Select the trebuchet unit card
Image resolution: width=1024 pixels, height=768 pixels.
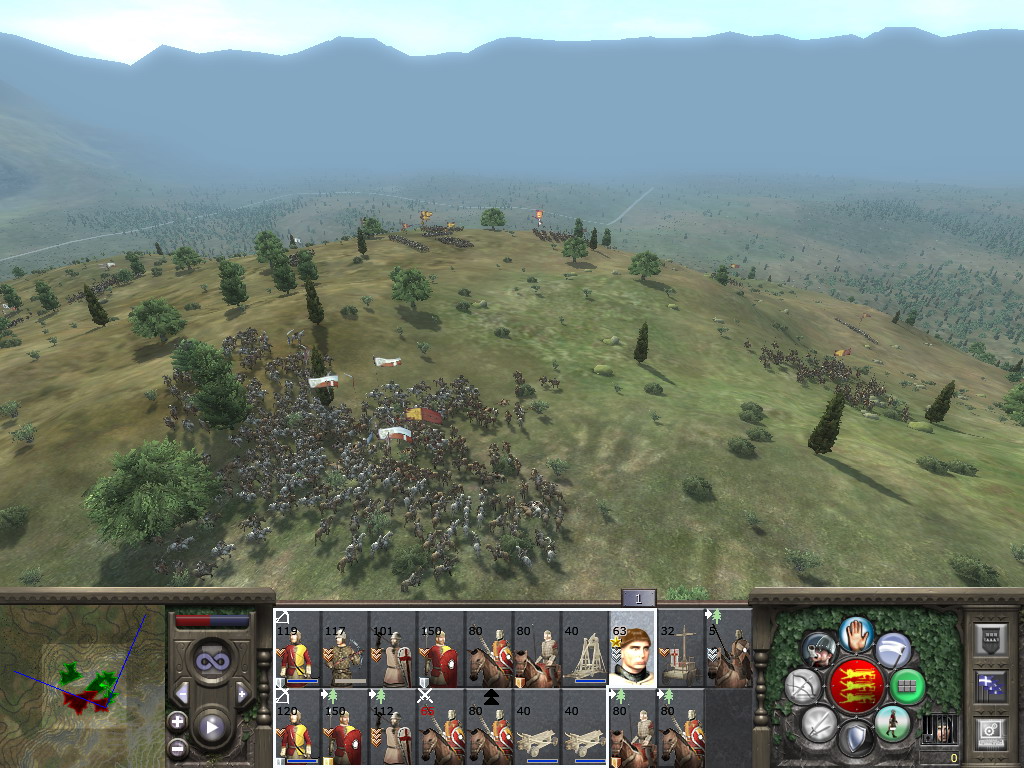pyautogui.click(x=584, y=650)
